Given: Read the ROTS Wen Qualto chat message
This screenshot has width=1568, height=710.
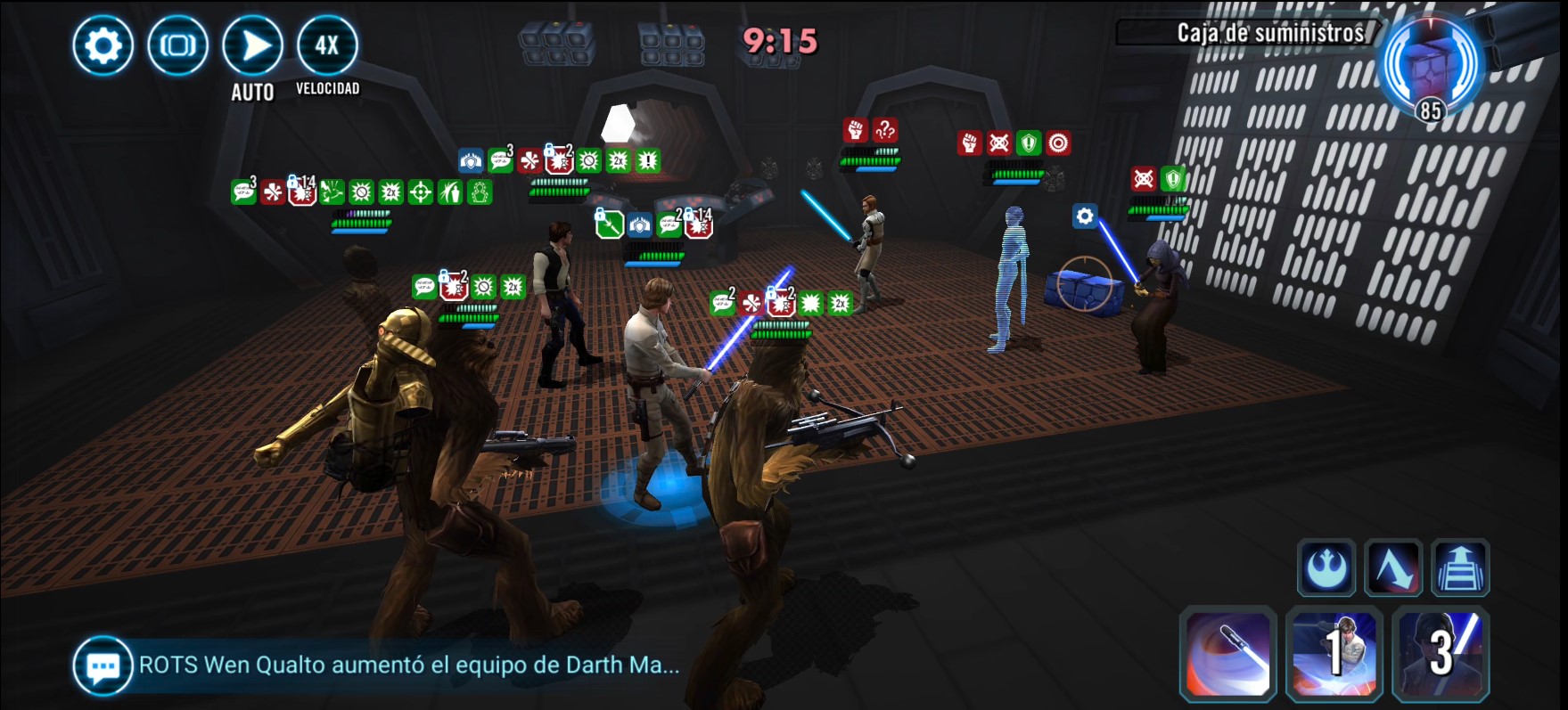Looking at the screenshot, I should 409,665.
